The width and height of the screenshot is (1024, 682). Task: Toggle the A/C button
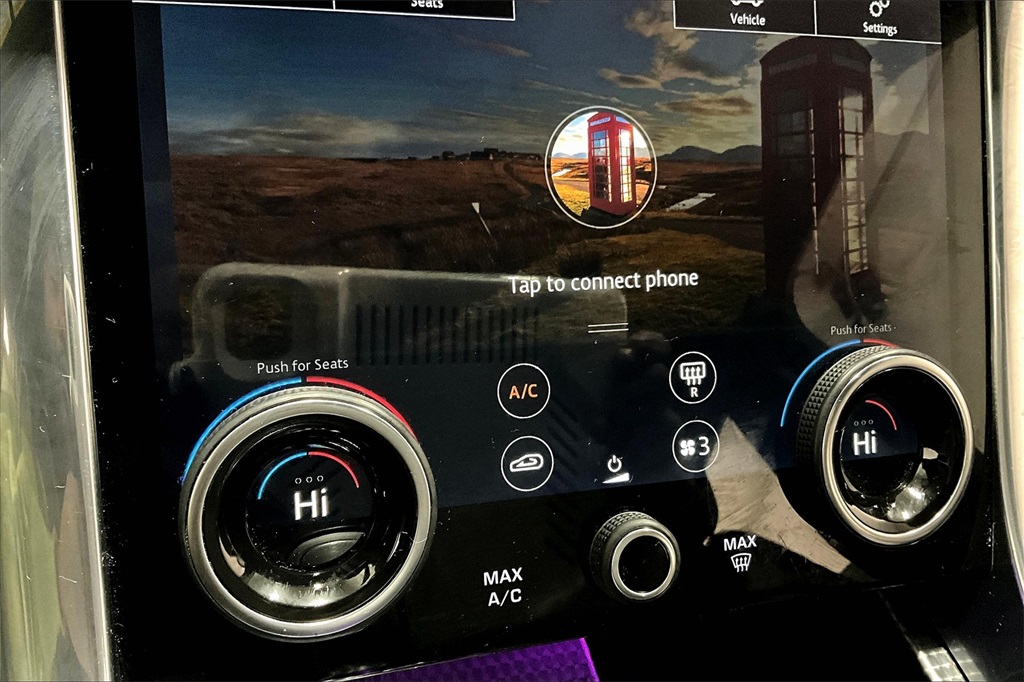(x=524, y=391)
